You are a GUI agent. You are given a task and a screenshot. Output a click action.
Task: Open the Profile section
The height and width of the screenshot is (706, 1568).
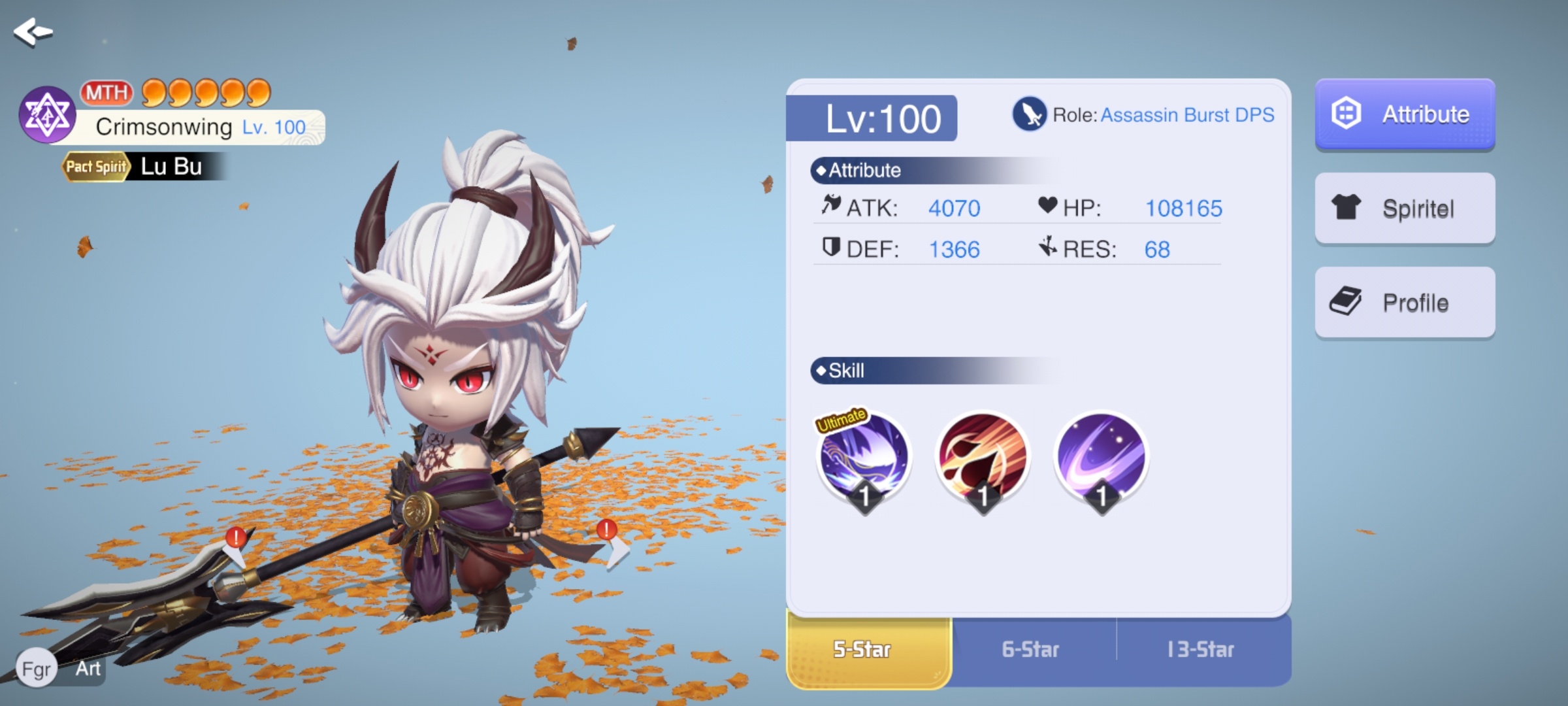pos(1405,303)
